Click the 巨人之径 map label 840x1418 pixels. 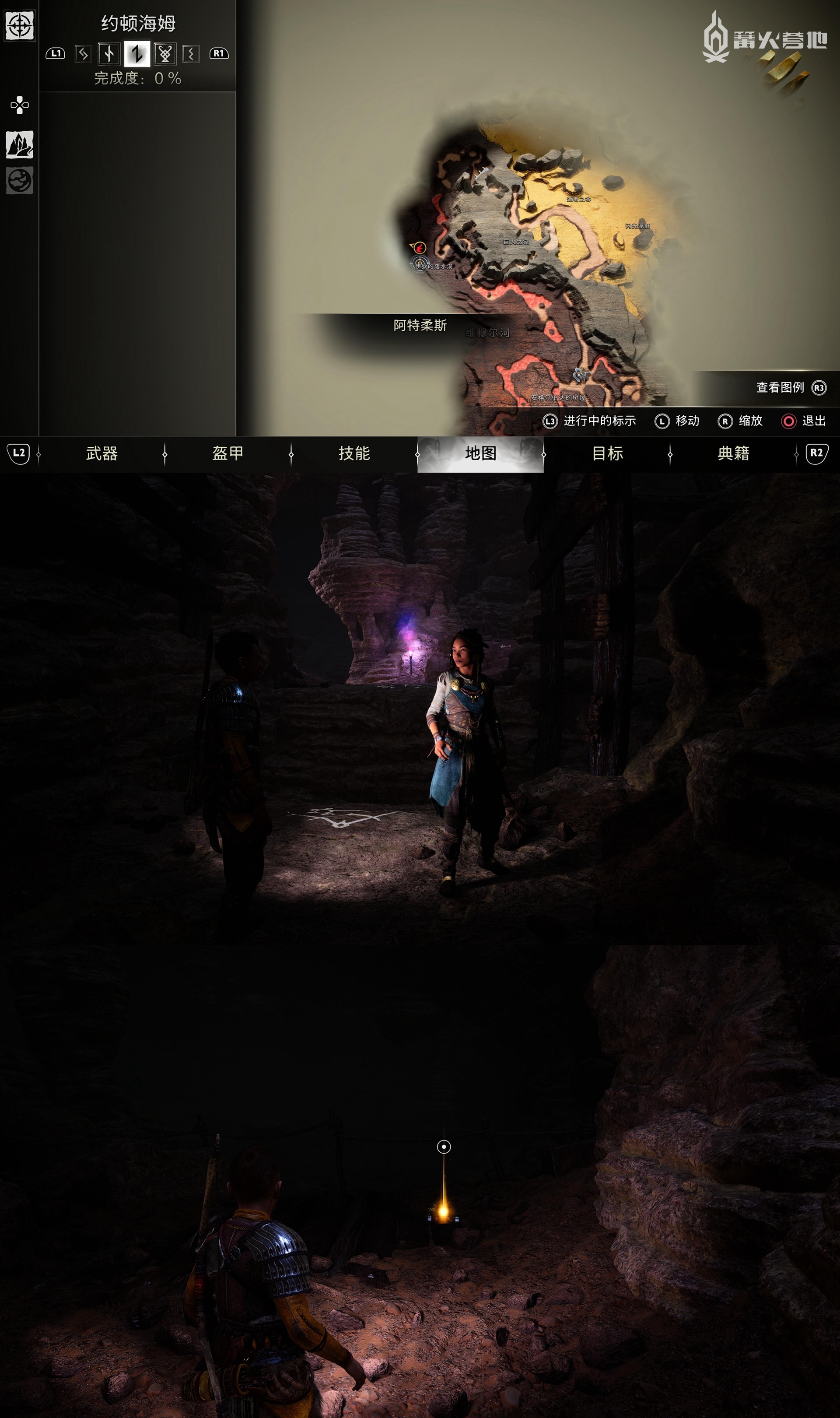pos(516,242)
